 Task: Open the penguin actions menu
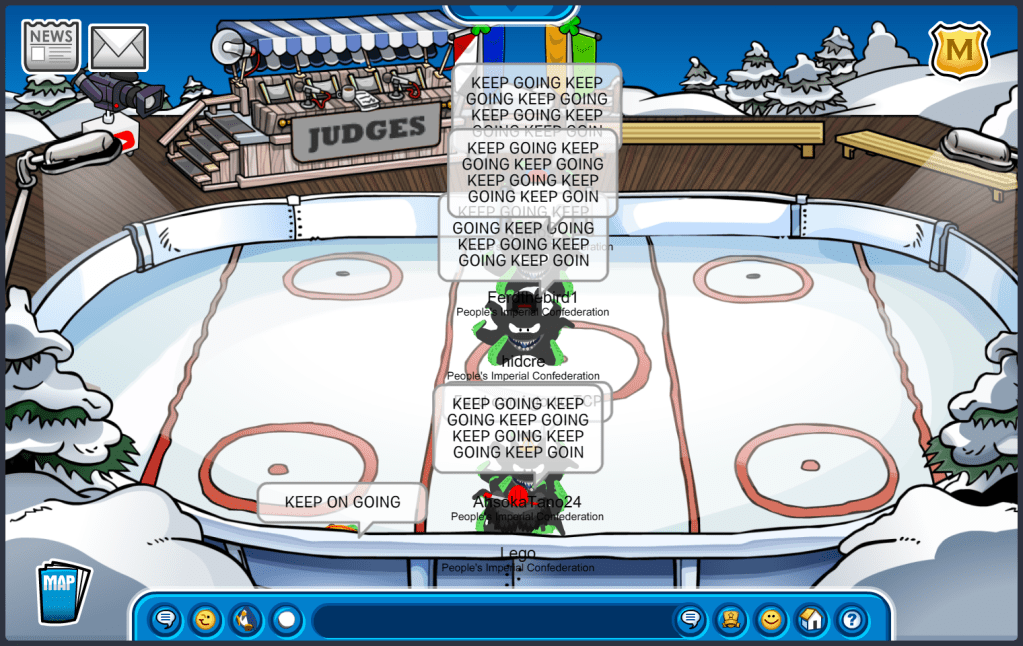(246, 620)
